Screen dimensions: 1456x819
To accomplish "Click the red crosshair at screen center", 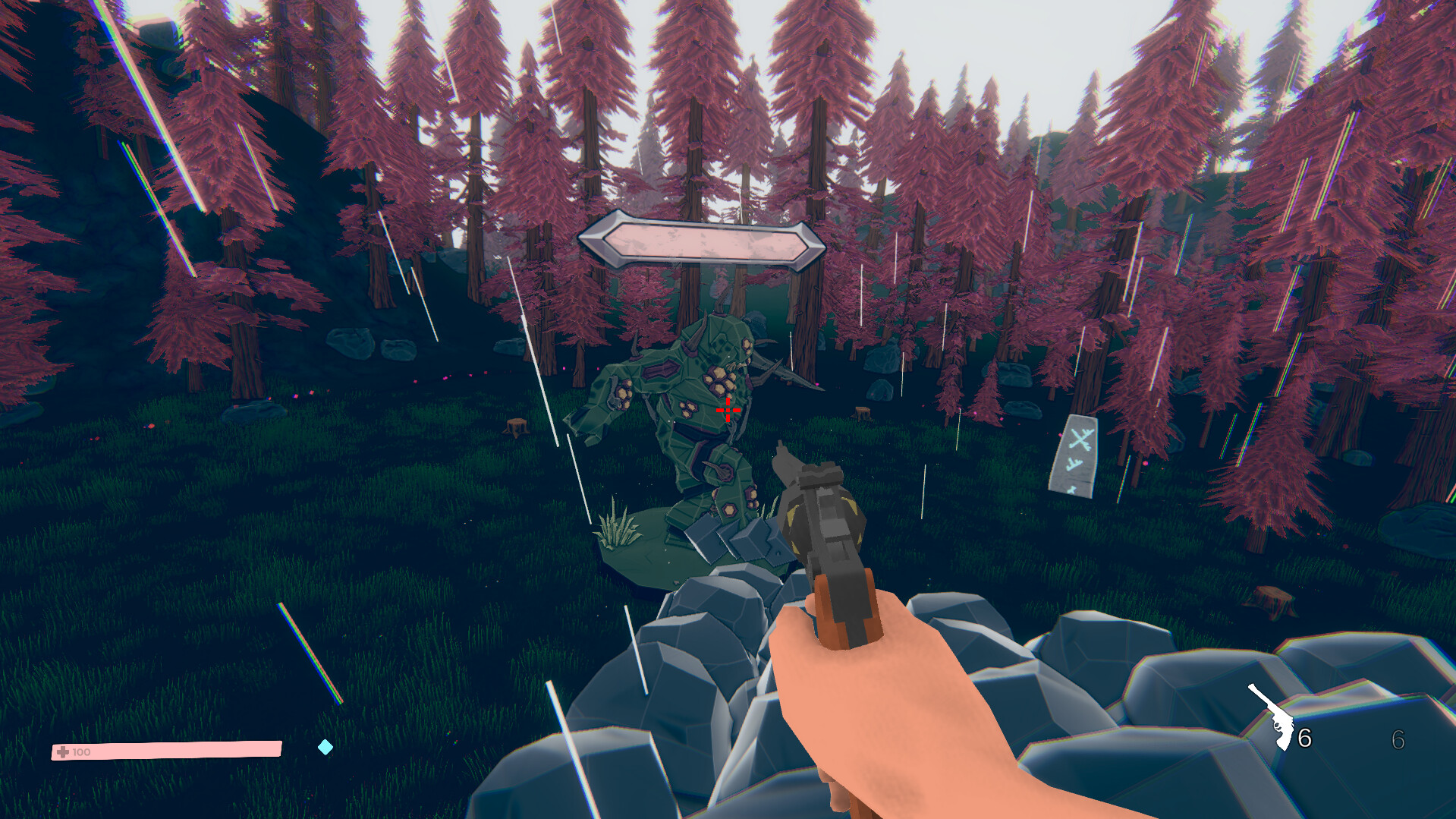I will click(727, 409).
